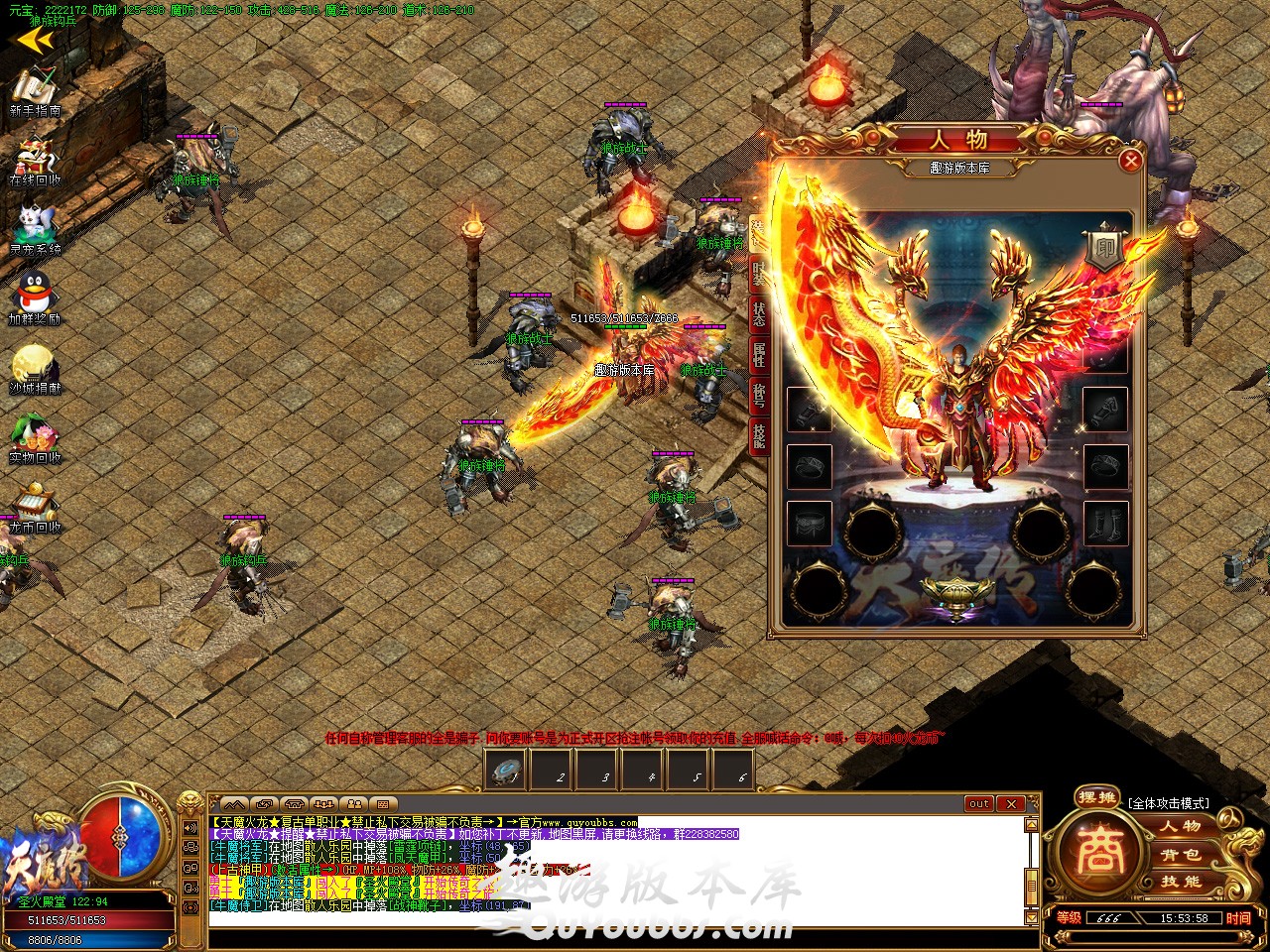
Task: Select the 属性 attributes tab
Action: [x=759, y=356]
